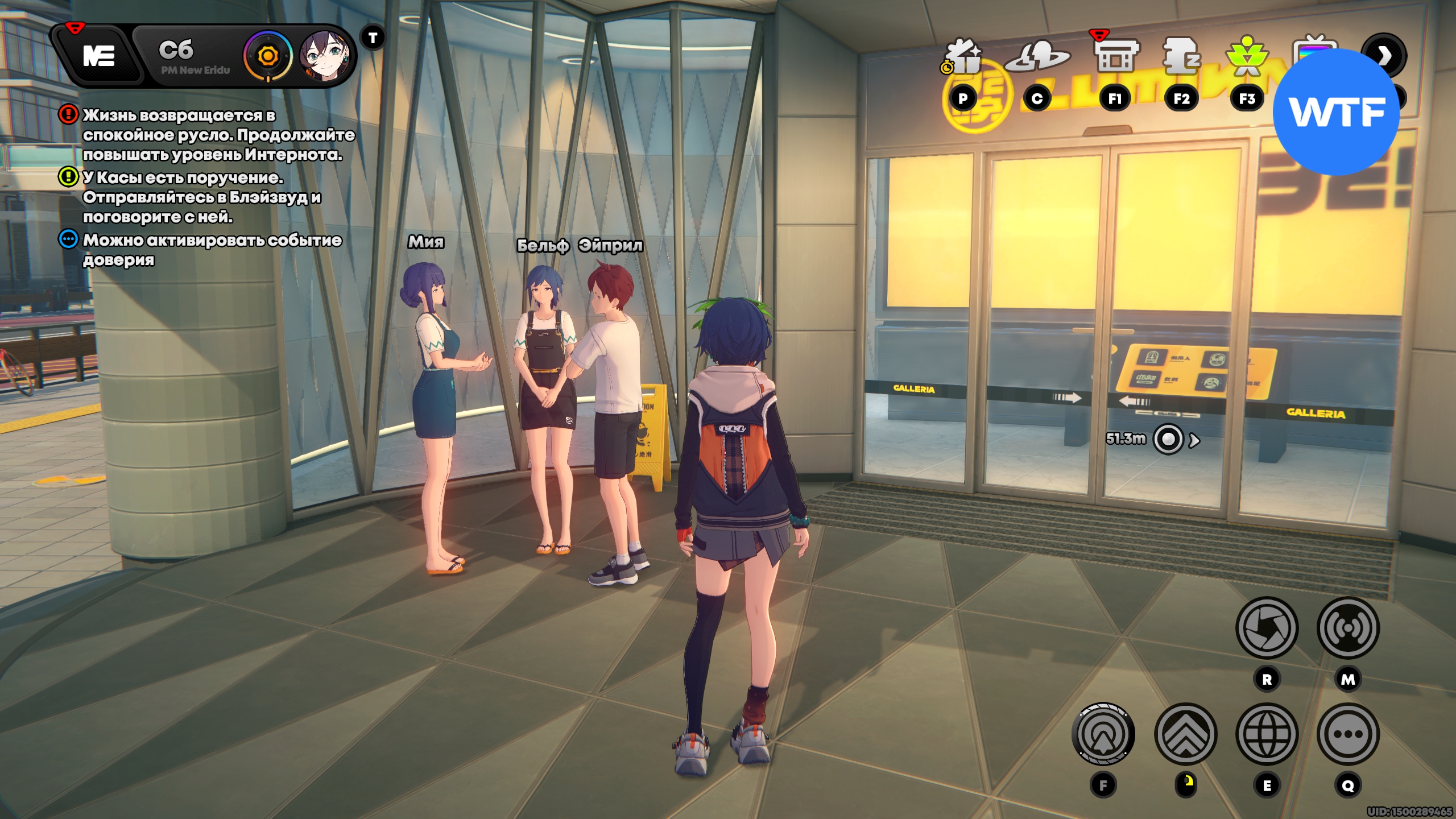Open the green battle pass emblem

[1247, 57]
